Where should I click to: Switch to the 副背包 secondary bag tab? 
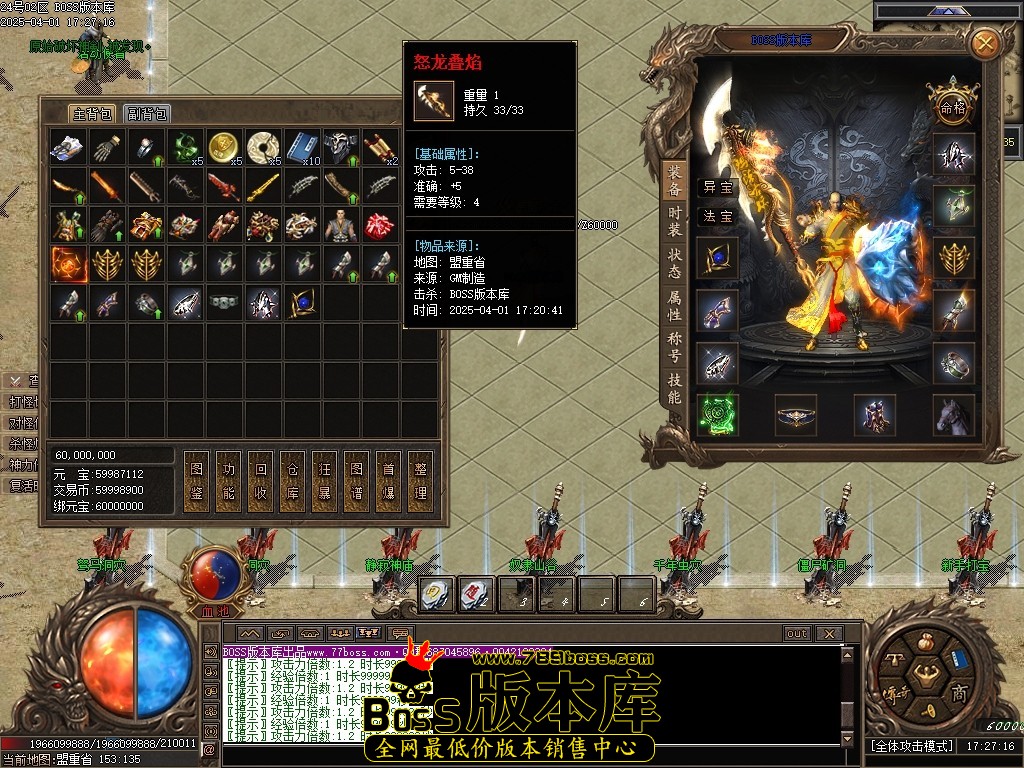pos(147,113)
